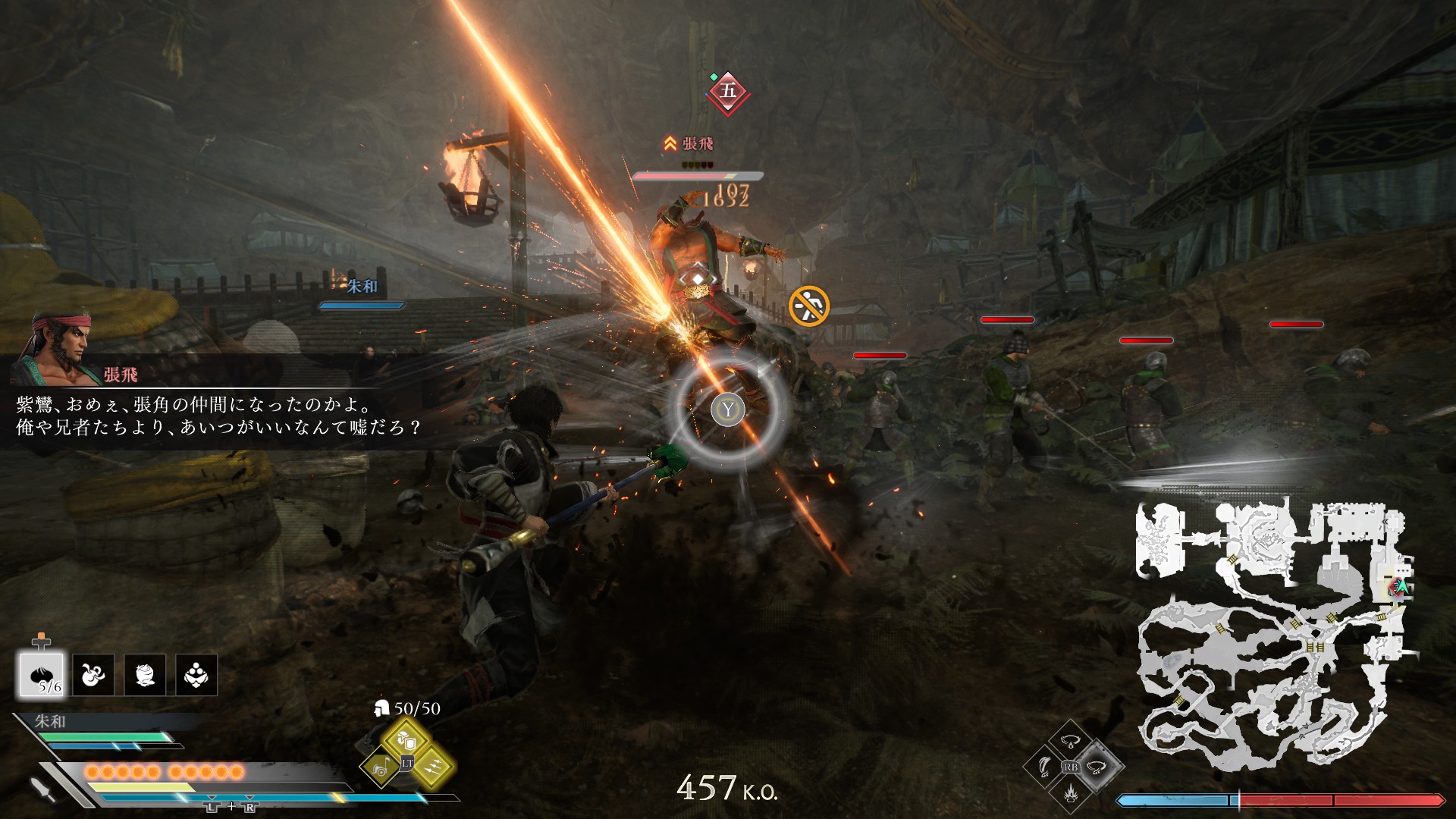The width and height of the screenshot is (1456, 819).
Task: Select the three-orb charm item slot
Action: click(x=196, y=675)
